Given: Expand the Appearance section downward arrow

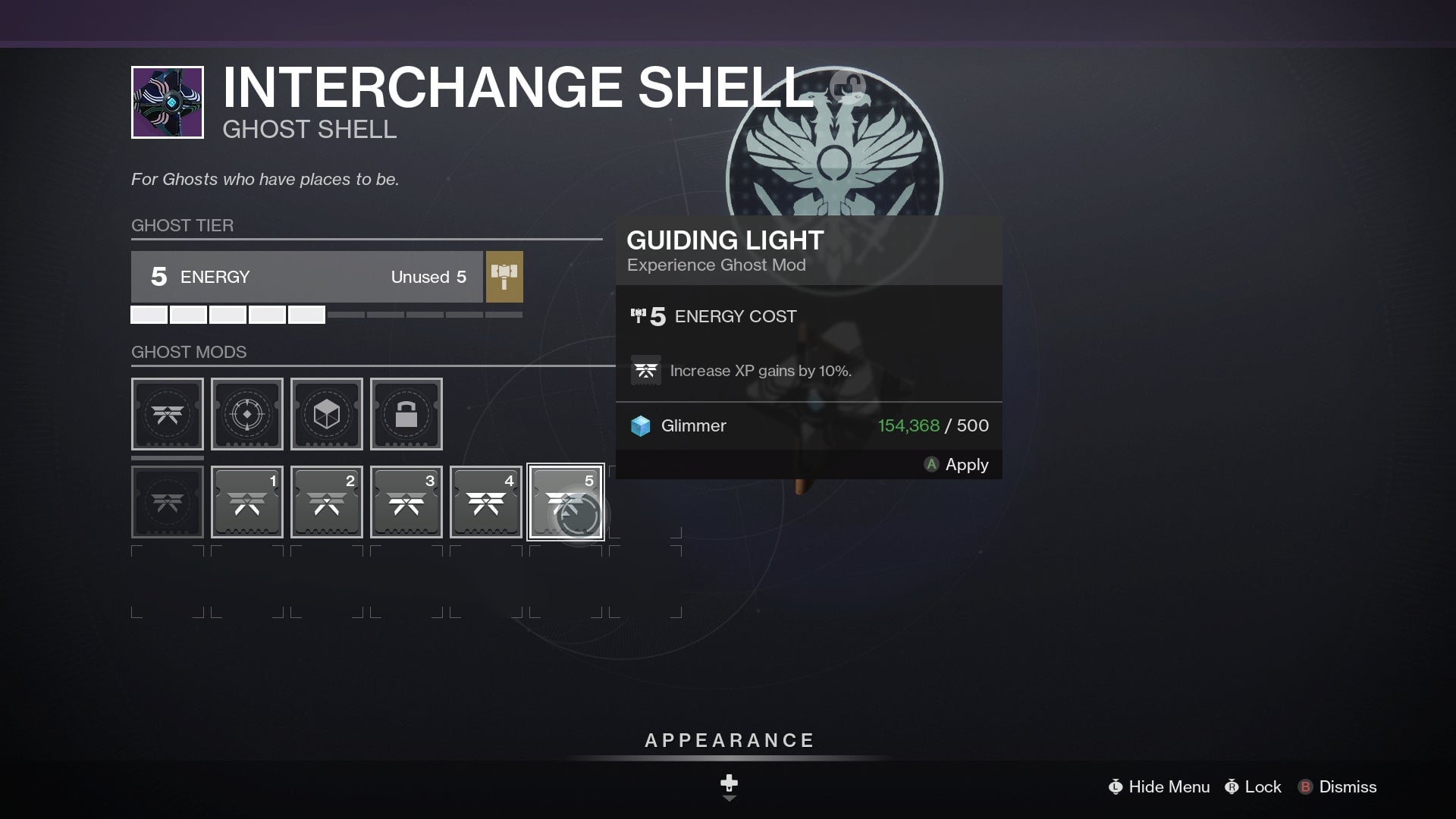Looking at the screenshot, I should tap(728, 789).
